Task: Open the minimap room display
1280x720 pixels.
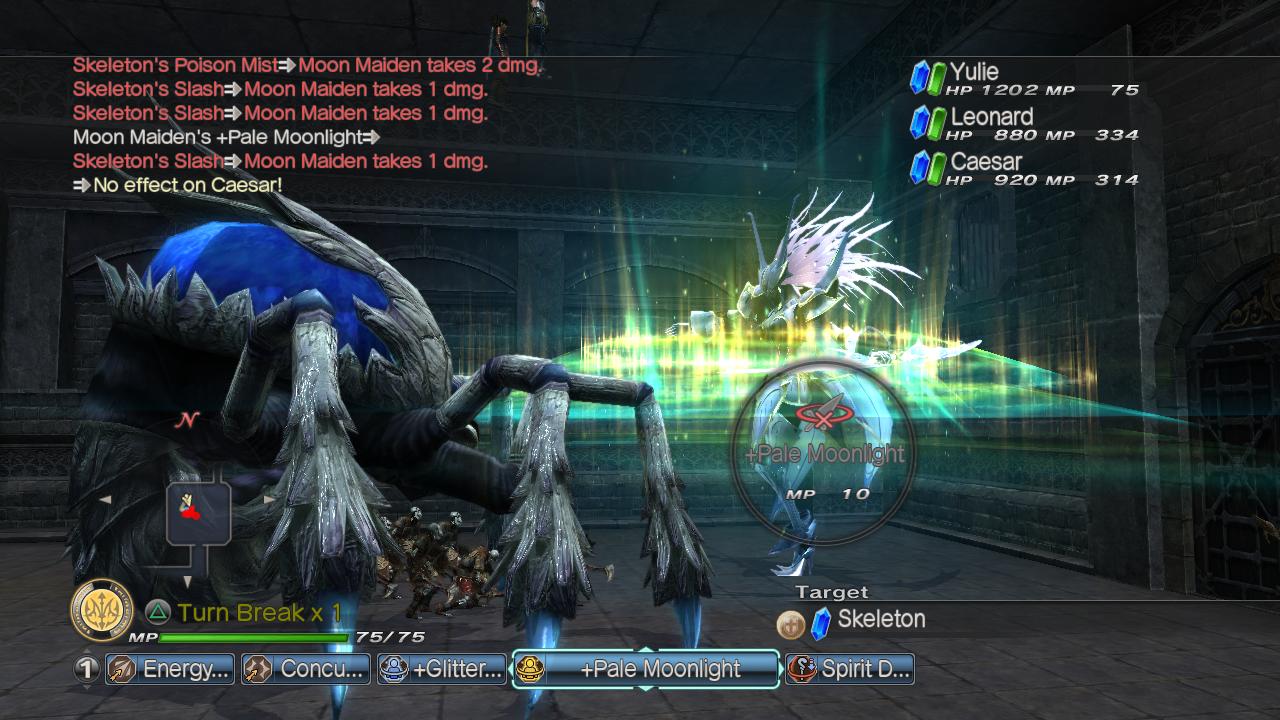Action: point(198,512)
